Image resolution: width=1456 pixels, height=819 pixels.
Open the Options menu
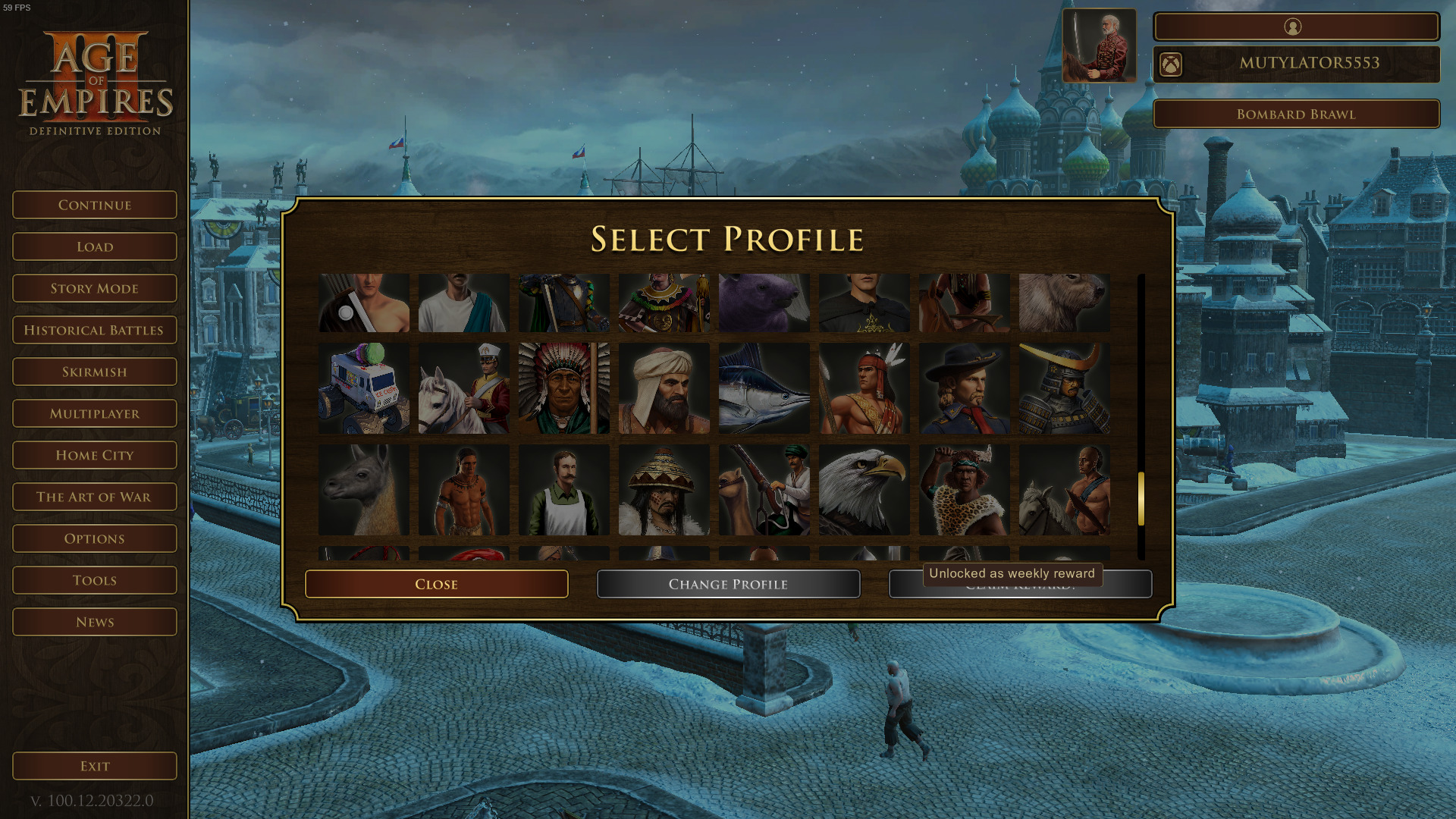[95, 538]
